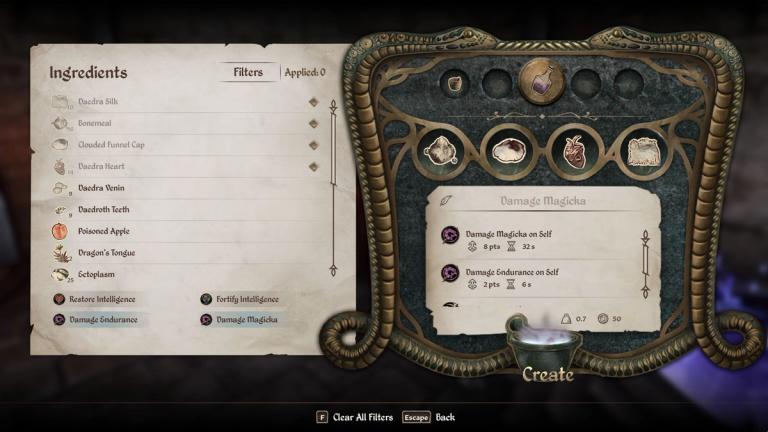The height and width of the screenshot is (432, 768).
Task: Edit the potion name field Damage Magicka
Action: point(543,200)
